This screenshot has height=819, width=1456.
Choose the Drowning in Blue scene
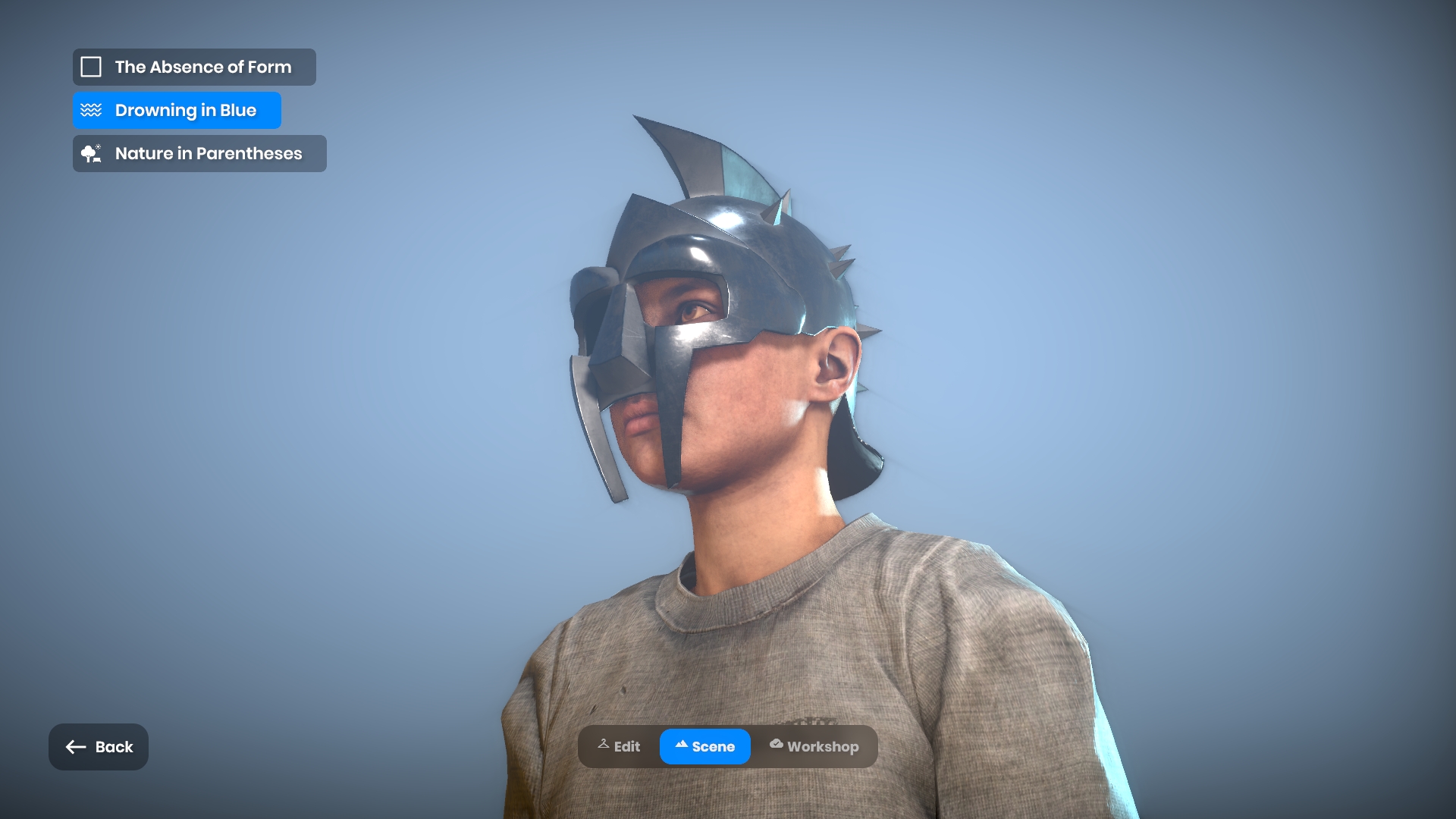177,111
